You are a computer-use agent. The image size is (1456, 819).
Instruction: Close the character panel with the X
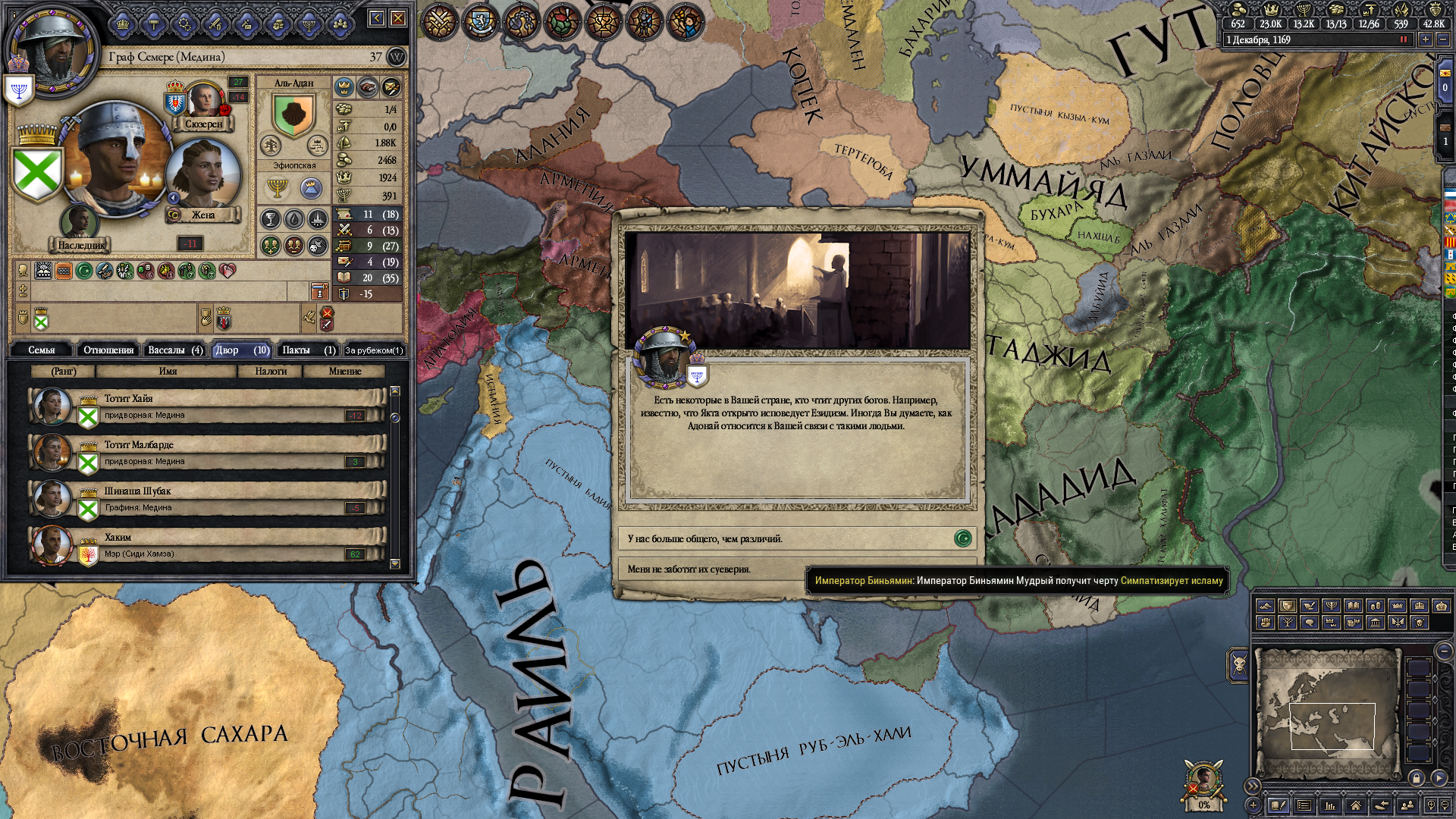398,18
